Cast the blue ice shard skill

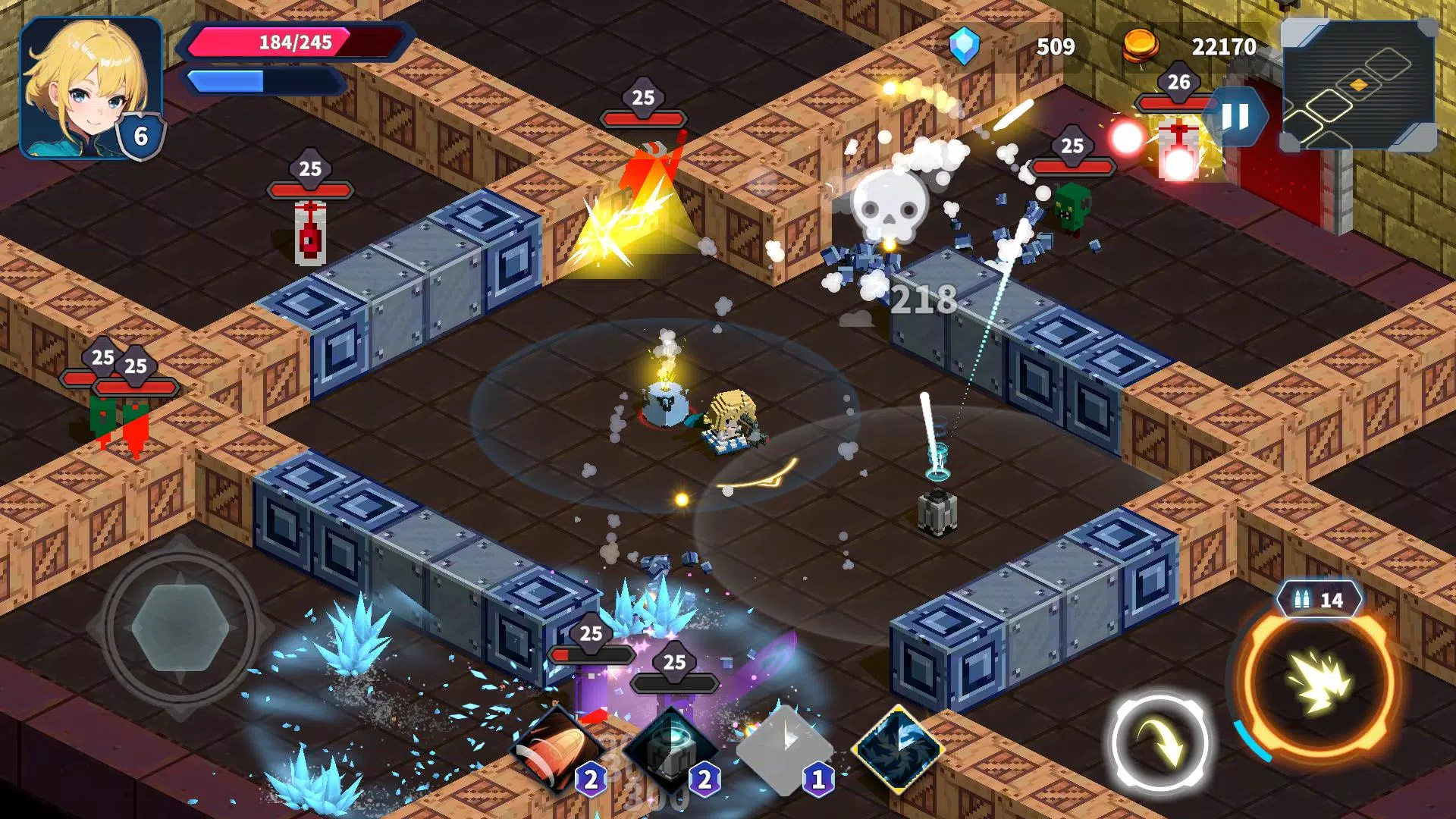(x=899, y=749)
